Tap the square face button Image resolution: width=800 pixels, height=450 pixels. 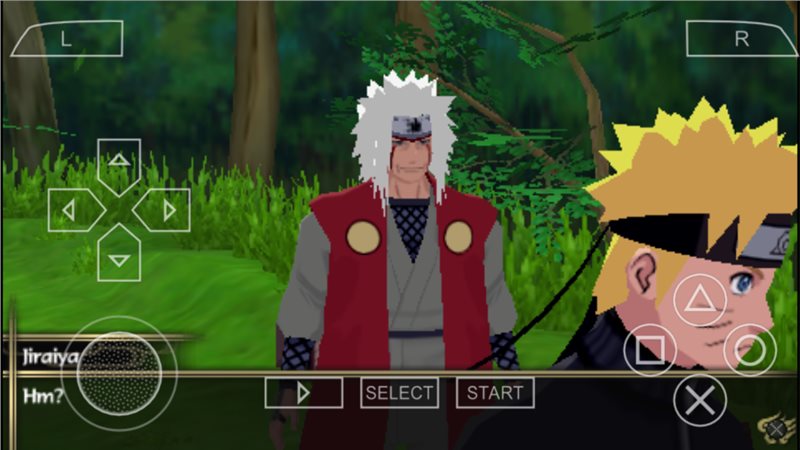click(650, 350)
